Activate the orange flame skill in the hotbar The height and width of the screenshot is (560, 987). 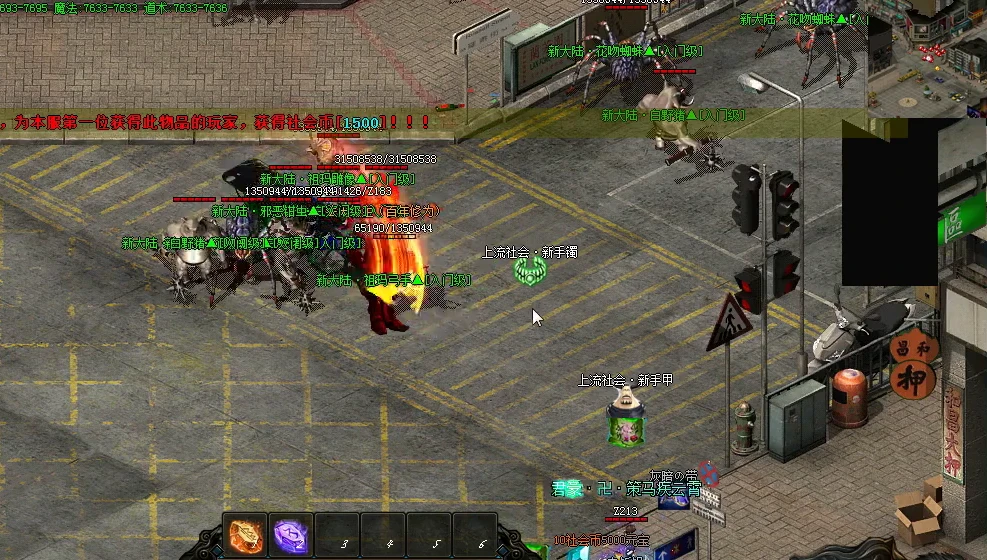click(245, 535)
